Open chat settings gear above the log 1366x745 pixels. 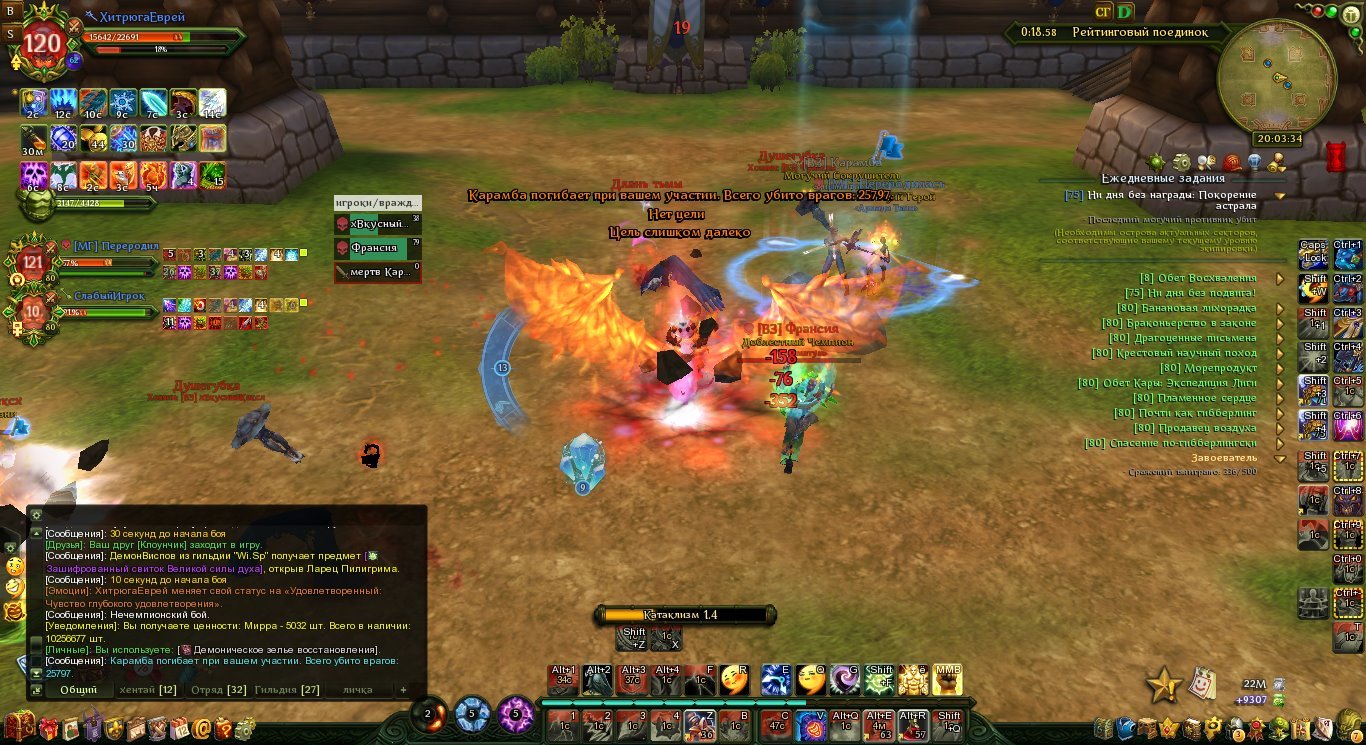(x=37, y=514)
